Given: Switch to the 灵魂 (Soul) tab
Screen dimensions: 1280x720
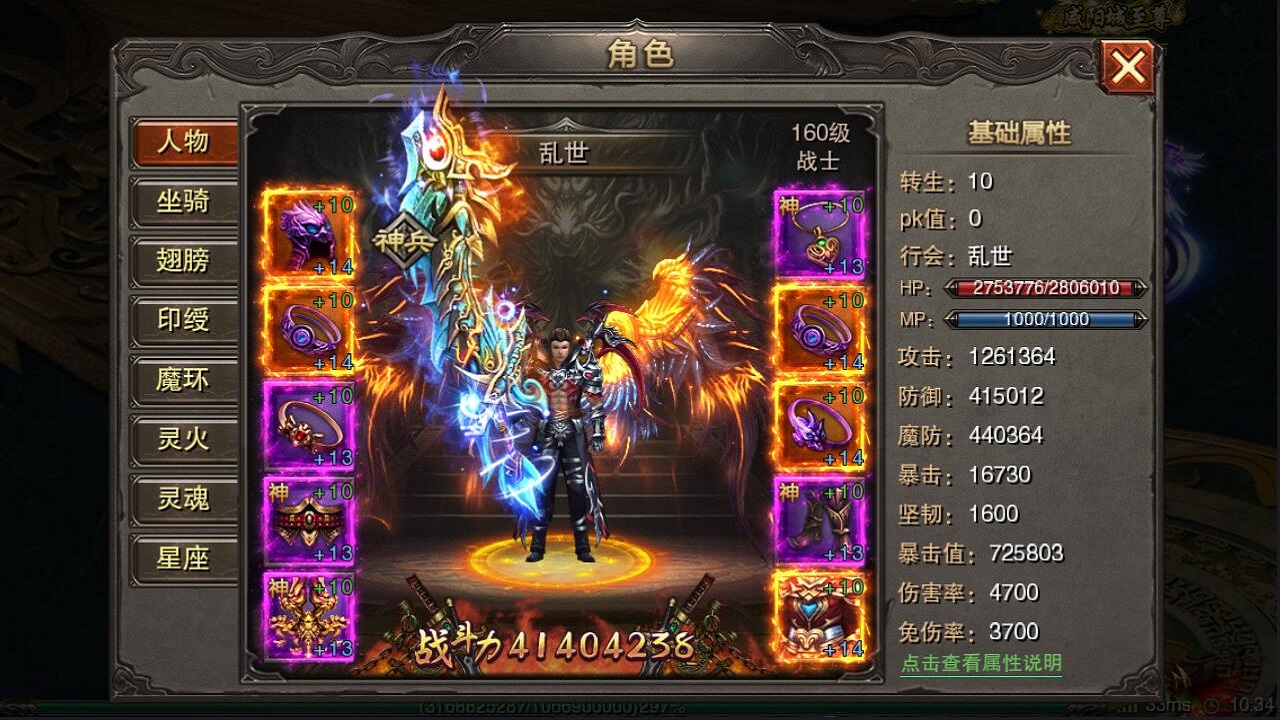Looking at the screenshot, I should 183,500.
